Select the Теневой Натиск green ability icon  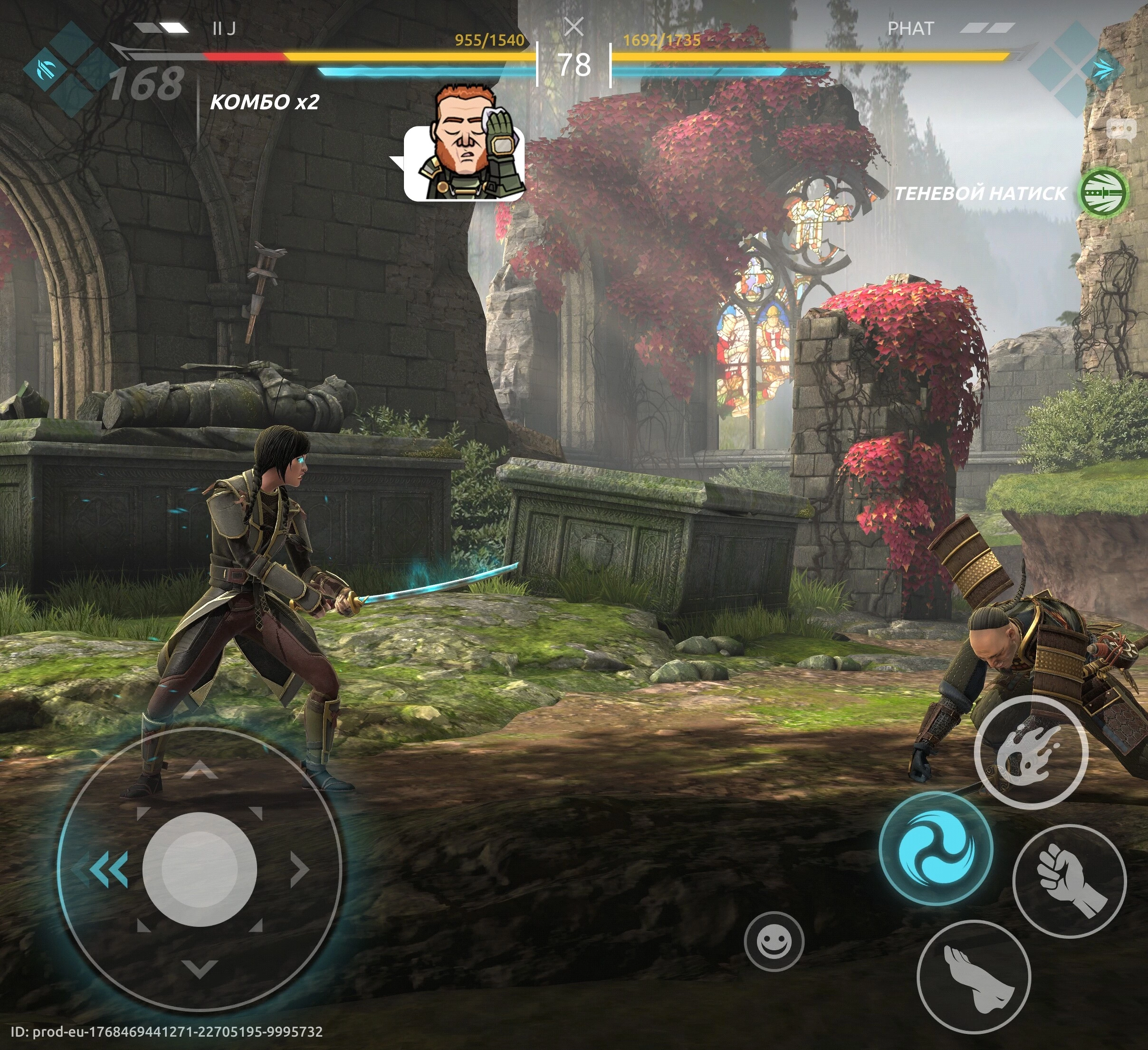[x=1104, y=193]
